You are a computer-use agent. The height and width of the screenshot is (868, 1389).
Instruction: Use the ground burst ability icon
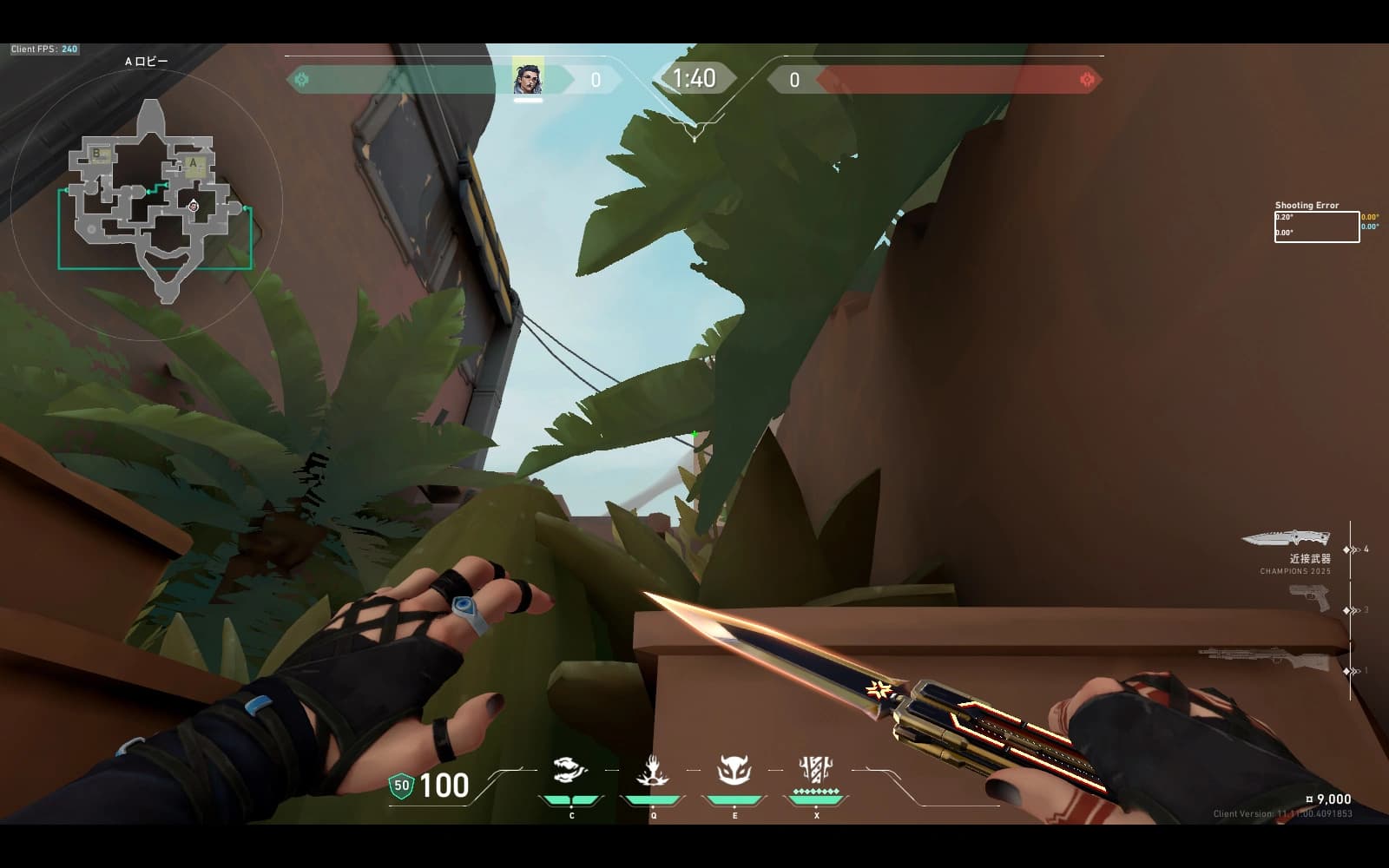(652, 771)
